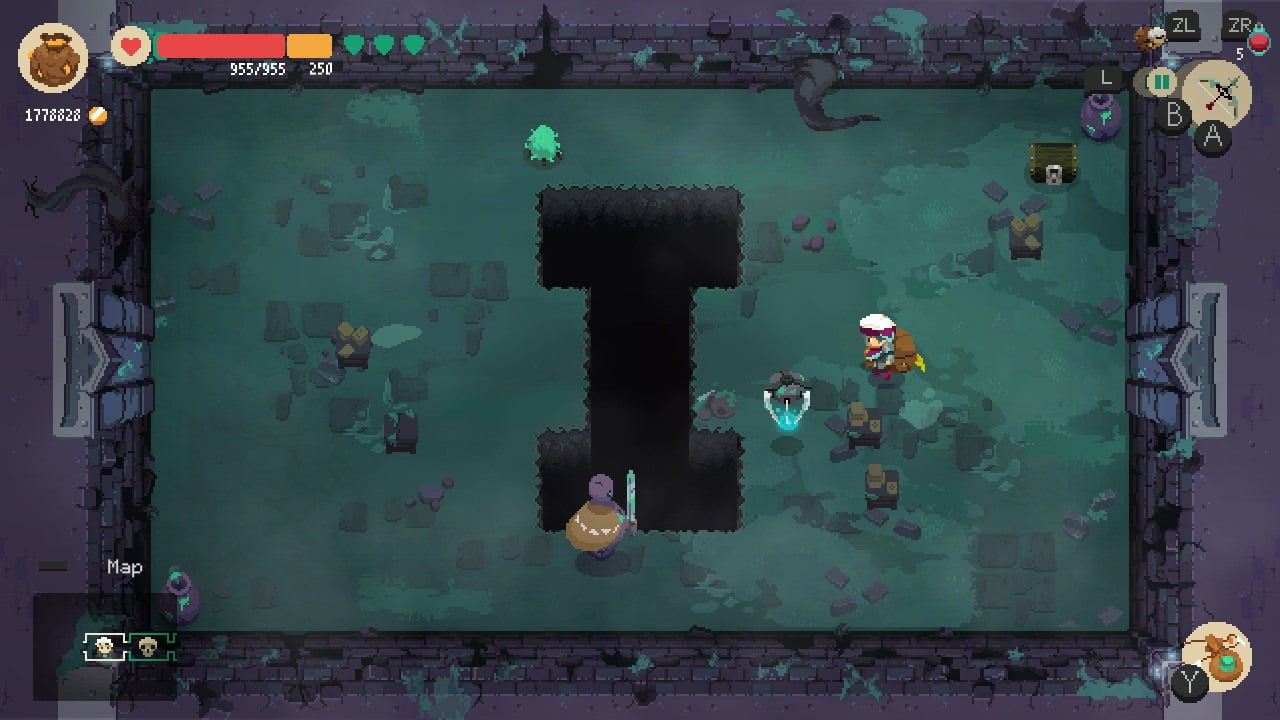Click a green gem pip above the health bar

point(353,44)
